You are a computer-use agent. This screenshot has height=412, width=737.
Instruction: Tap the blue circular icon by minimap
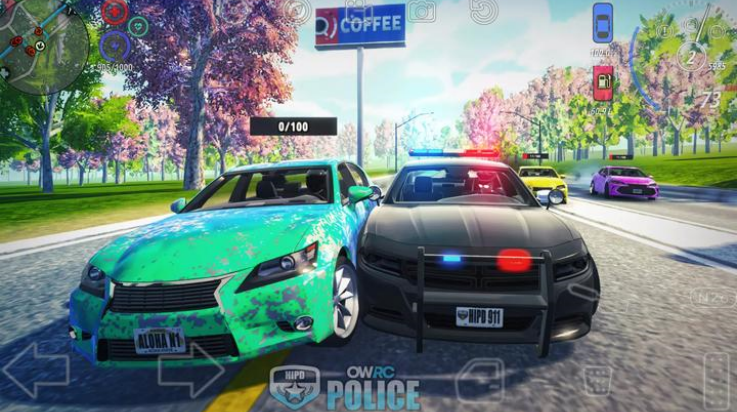pyautogui.click(x=114, y=46)
